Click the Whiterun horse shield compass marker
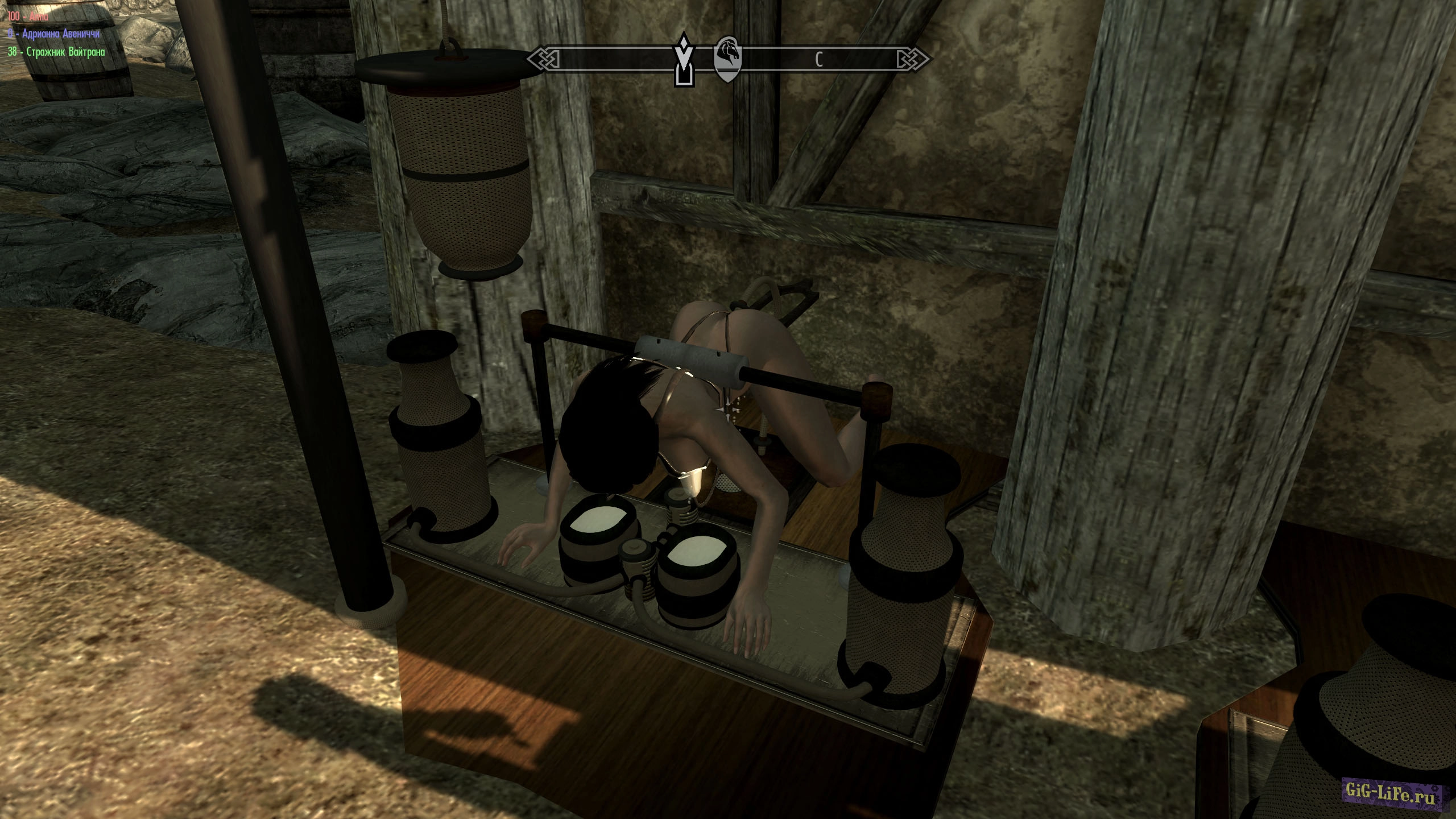 728,59
